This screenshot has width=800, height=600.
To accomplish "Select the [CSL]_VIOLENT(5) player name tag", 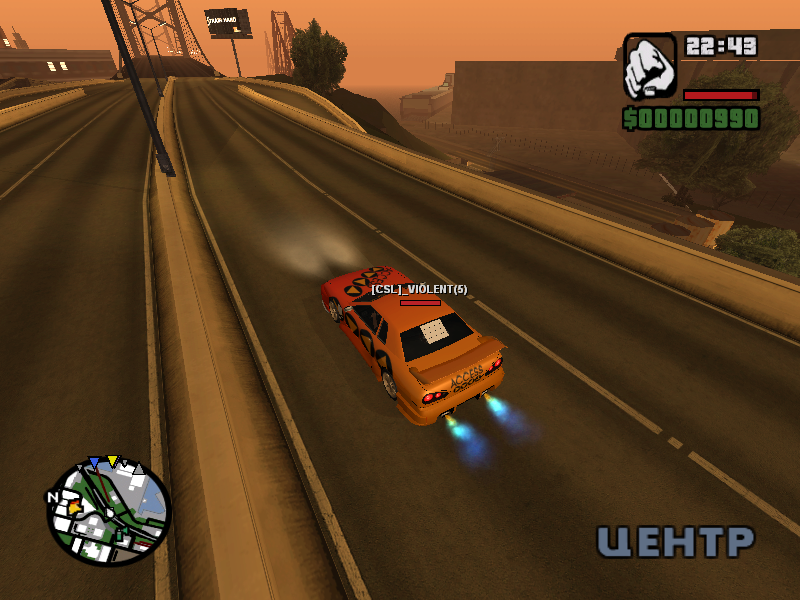I will (419, 289).
